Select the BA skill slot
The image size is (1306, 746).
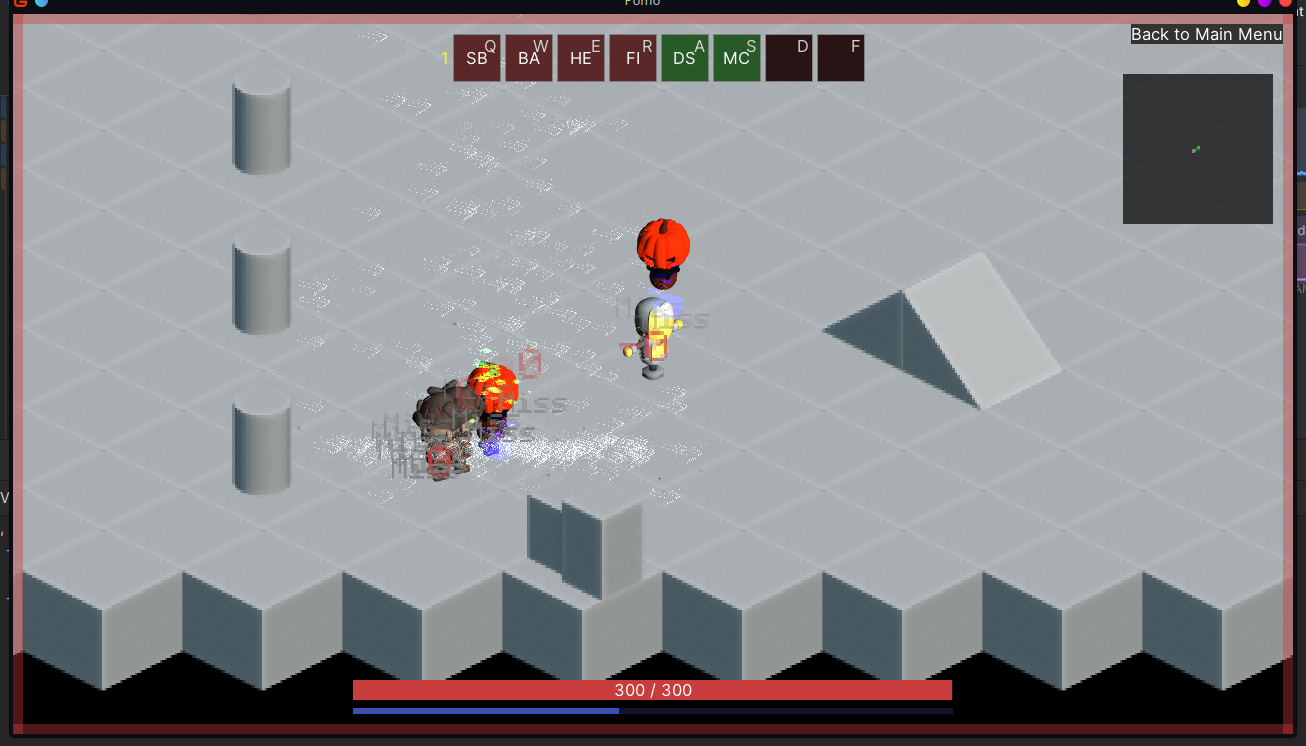click(x=529, y=58)
